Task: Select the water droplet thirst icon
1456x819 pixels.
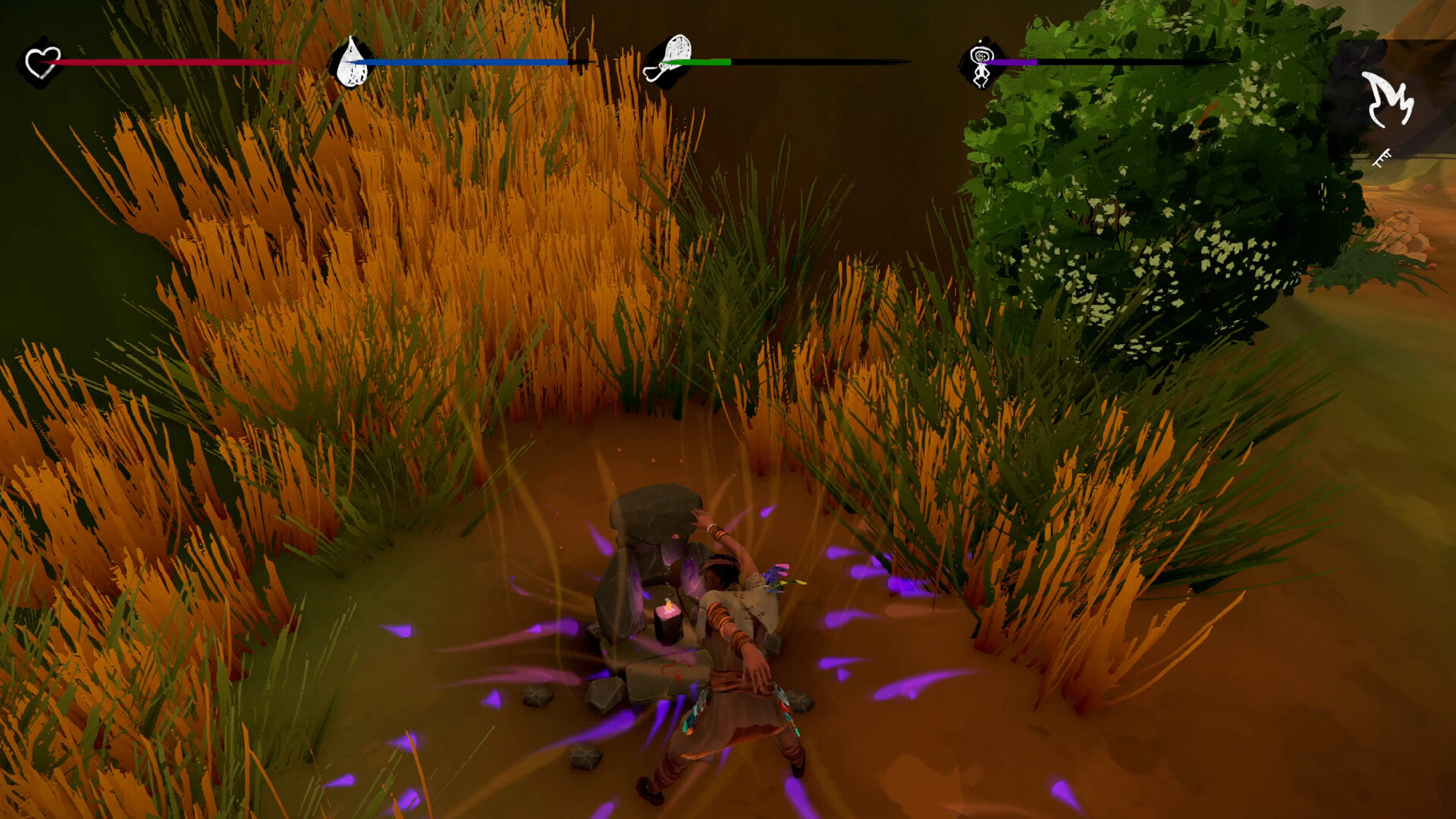Action: click(x=352, y=64)
